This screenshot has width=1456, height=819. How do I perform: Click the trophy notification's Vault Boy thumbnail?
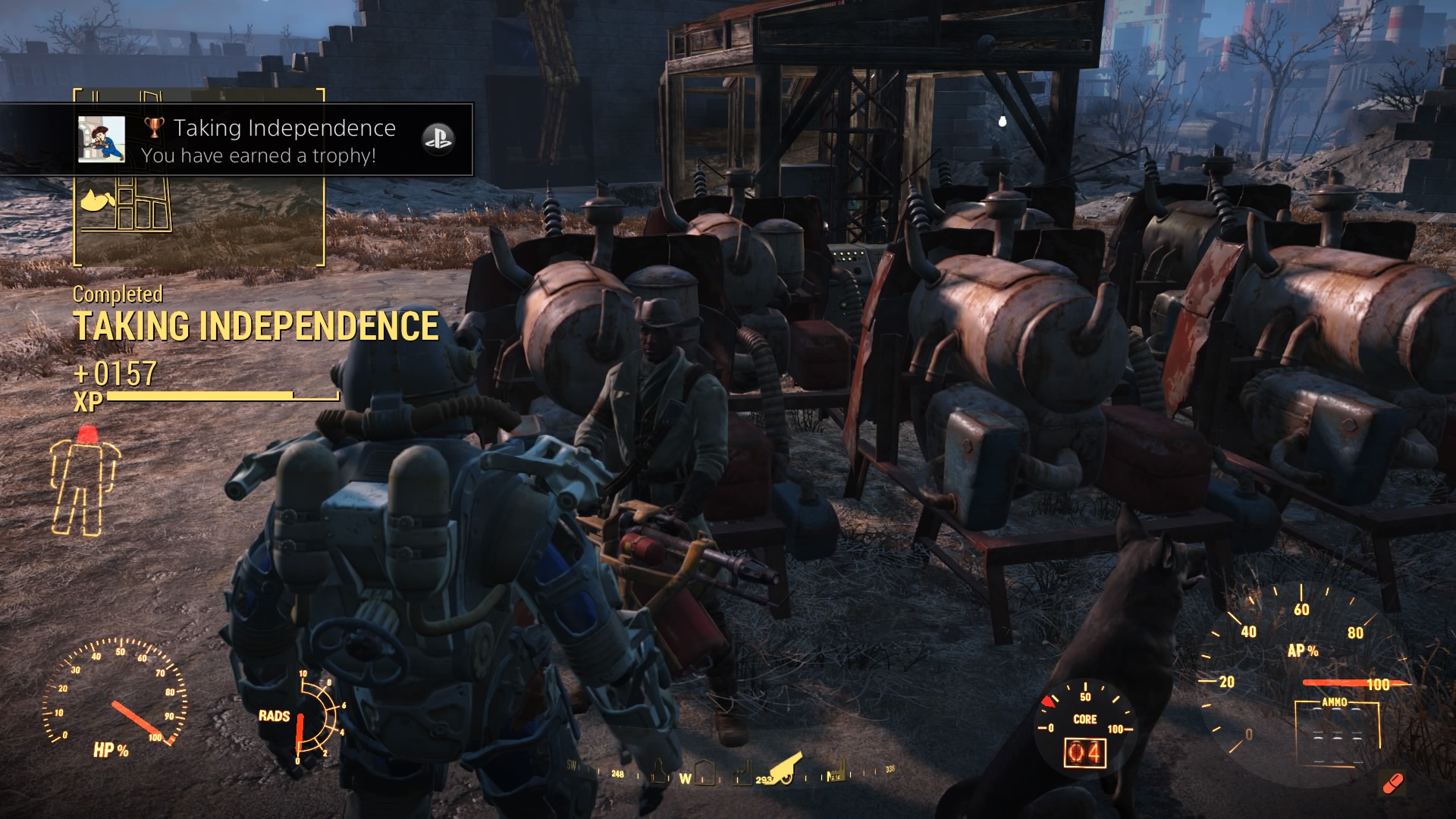pyautogui.click(x=102, y=140)
